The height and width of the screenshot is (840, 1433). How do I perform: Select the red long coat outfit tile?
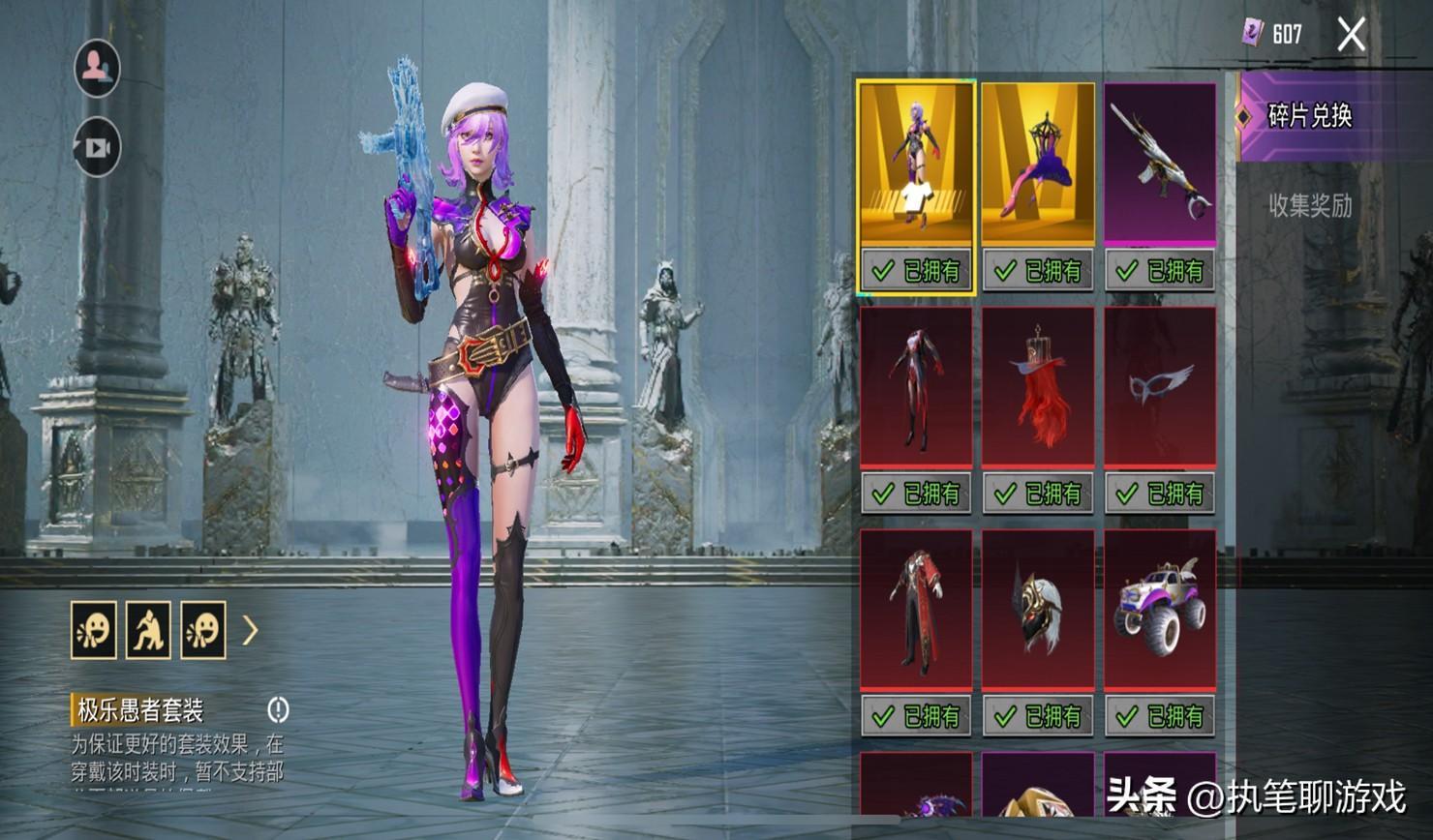(x=916, y=610)
